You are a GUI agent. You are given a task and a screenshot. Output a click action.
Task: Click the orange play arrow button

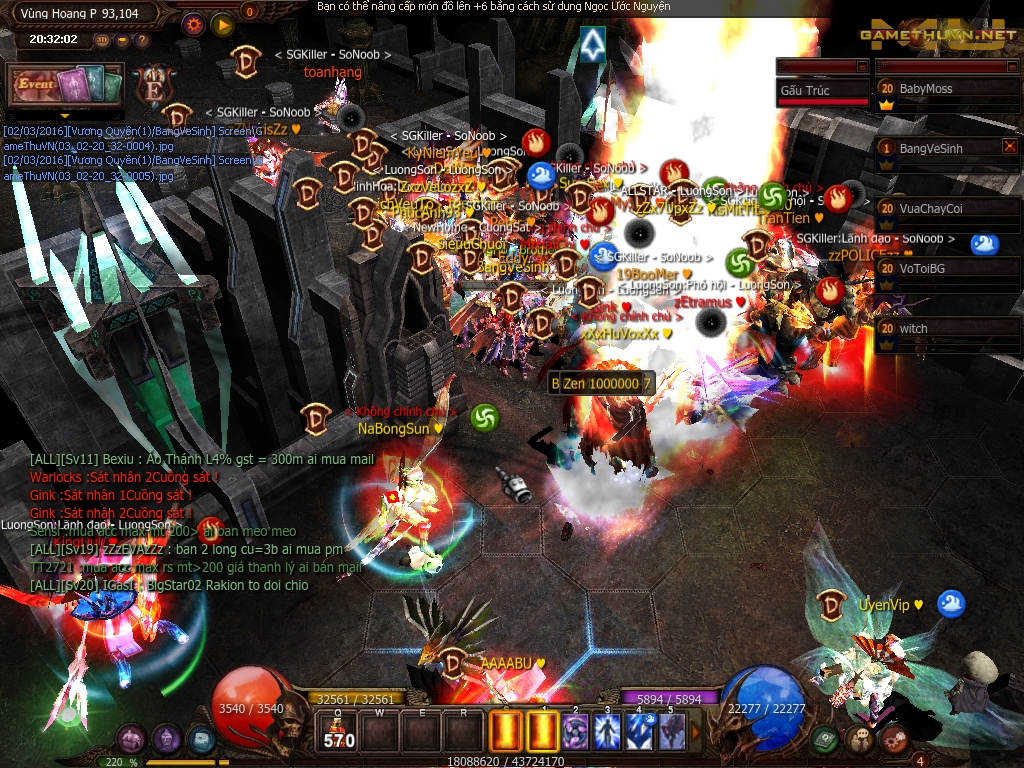pos(222,24)
